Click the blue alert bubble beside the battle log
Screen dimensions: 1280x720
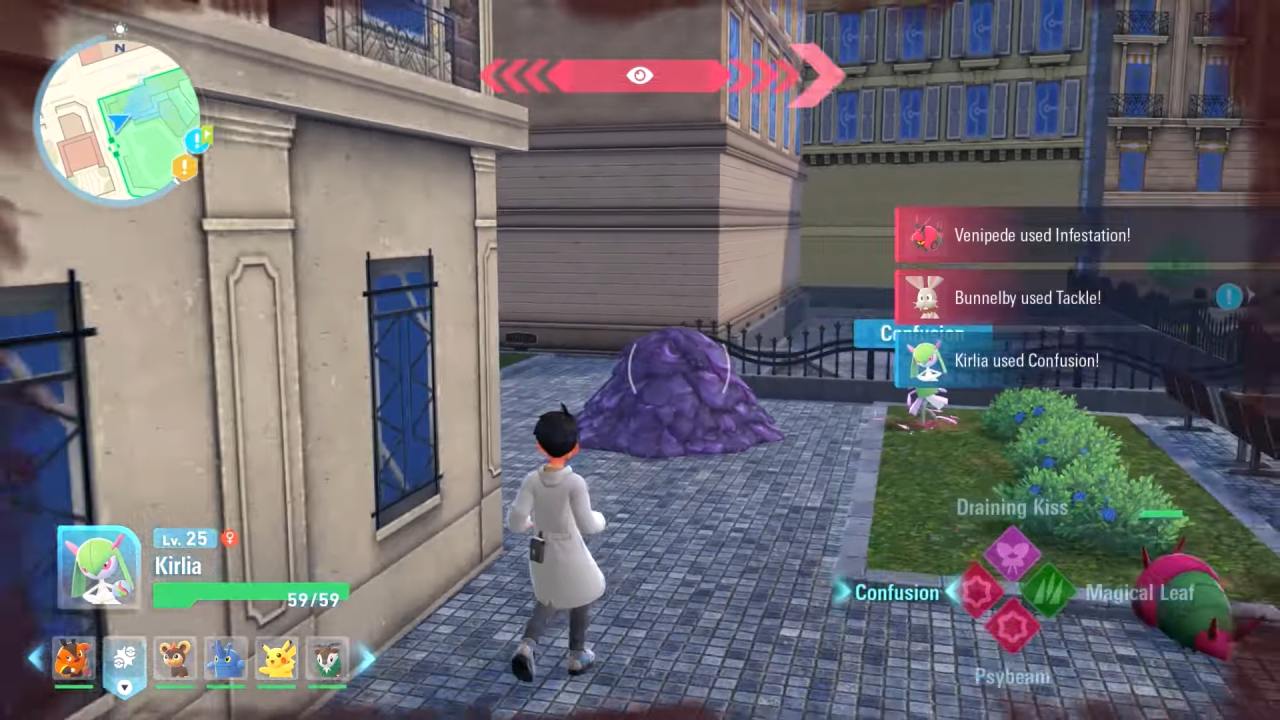1229,297
